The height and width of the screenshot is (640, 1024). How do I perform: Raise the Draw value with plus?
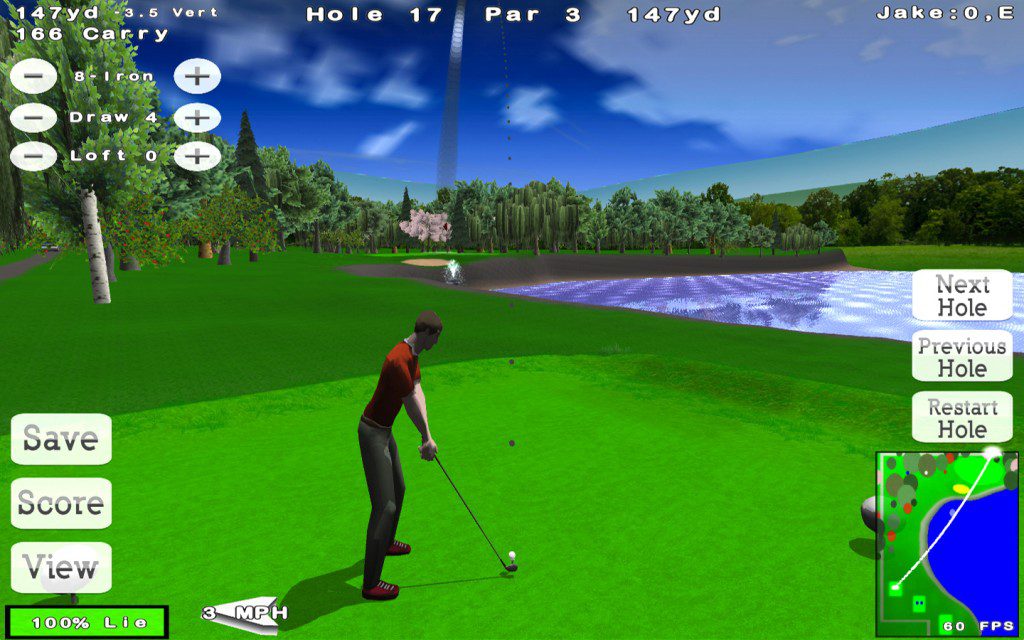coord(197,117)
